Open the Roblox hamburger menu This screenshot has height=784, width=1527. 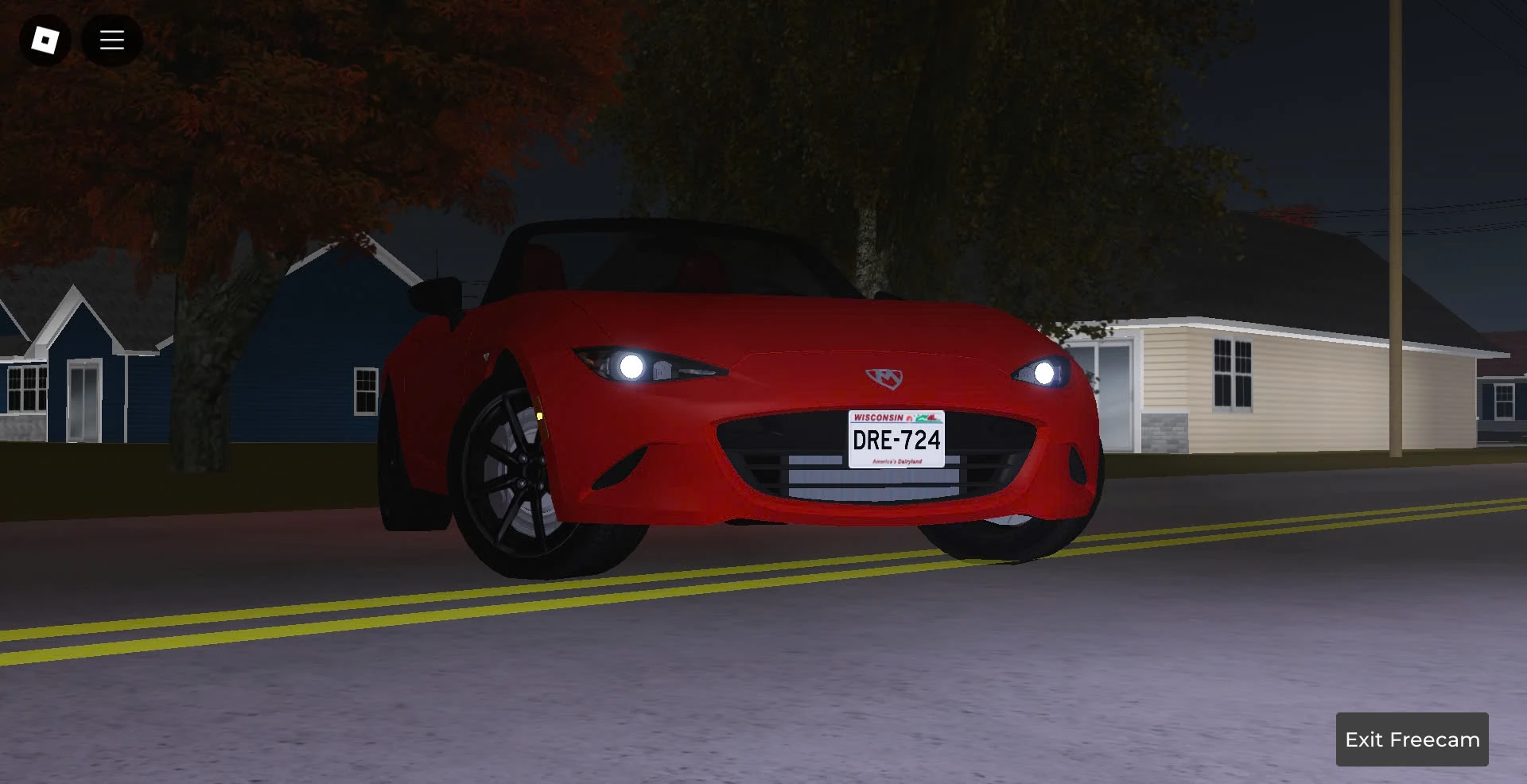pos(111,39)
